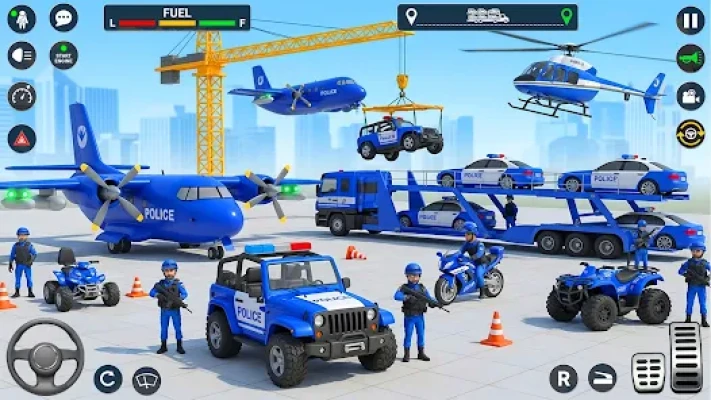Tap the seatbelt icon button
This screenshot has height=400, width=711.
click(602, 378)
